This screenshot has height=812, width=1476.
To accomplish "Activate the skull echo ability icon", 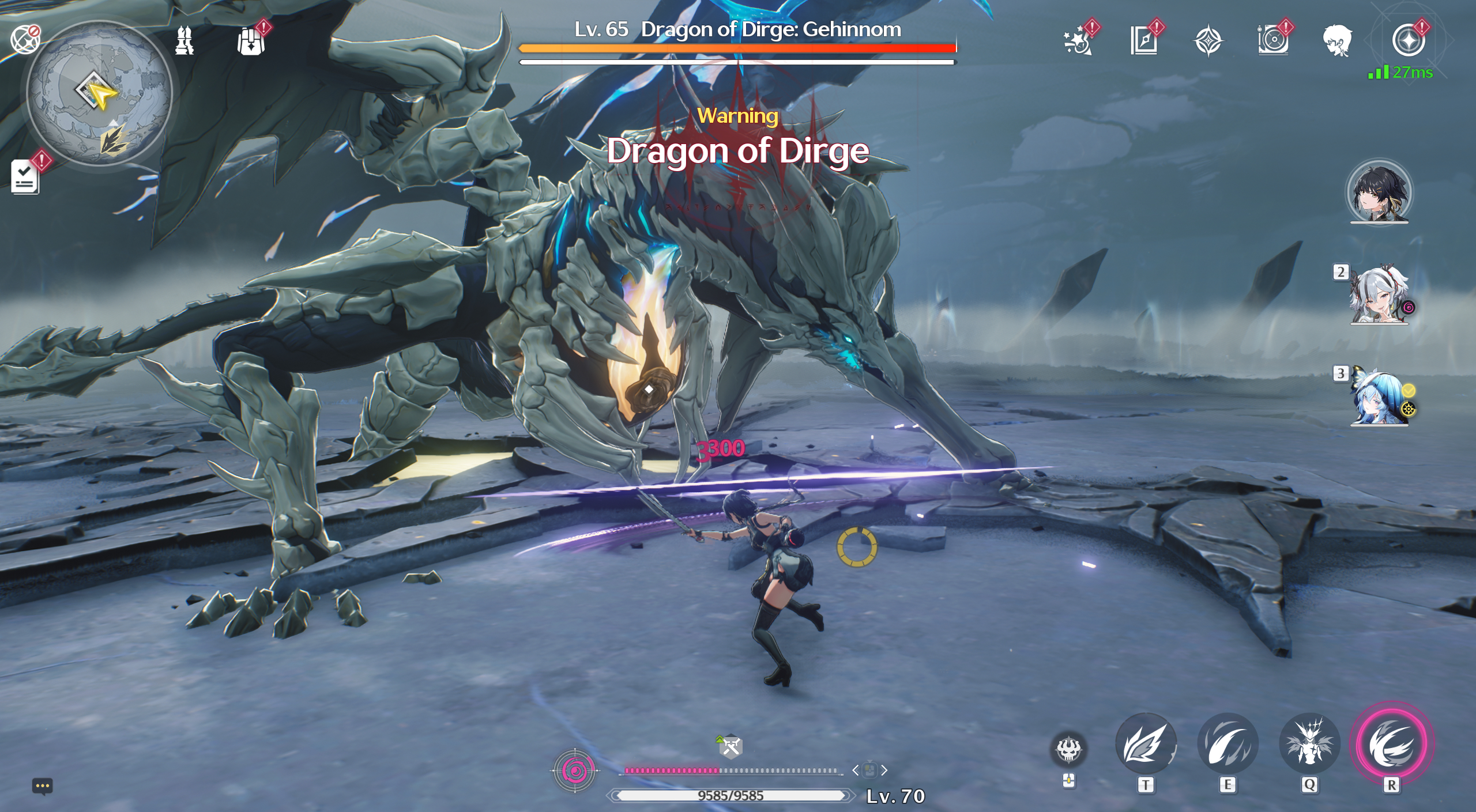I will pos(1068,750).
